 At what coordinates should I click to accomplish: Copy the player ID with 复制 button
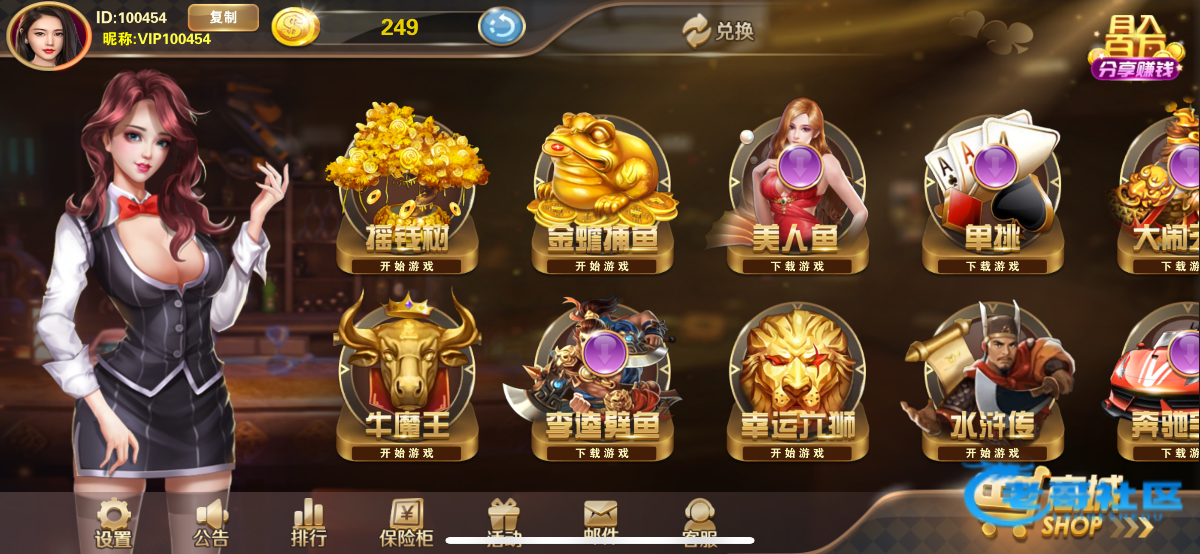point(223,18)
